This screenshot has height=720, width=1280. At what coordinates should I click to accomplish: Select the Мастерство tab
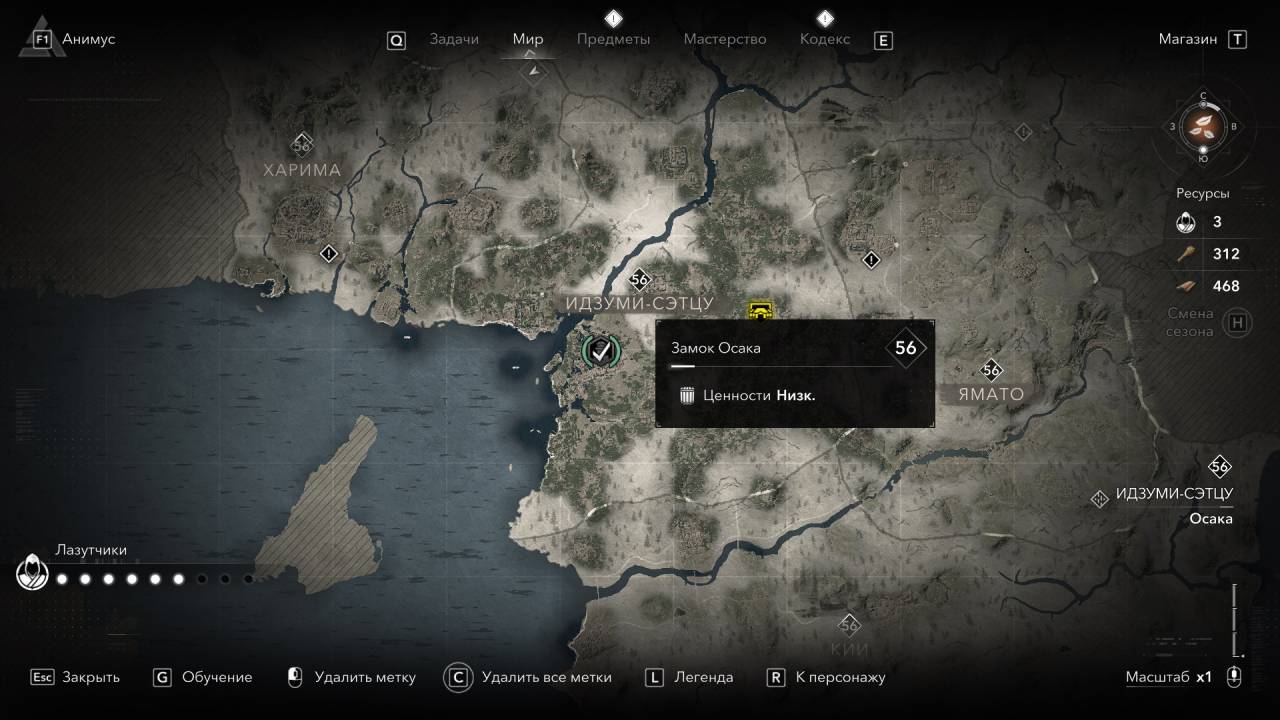coord(725,39)
